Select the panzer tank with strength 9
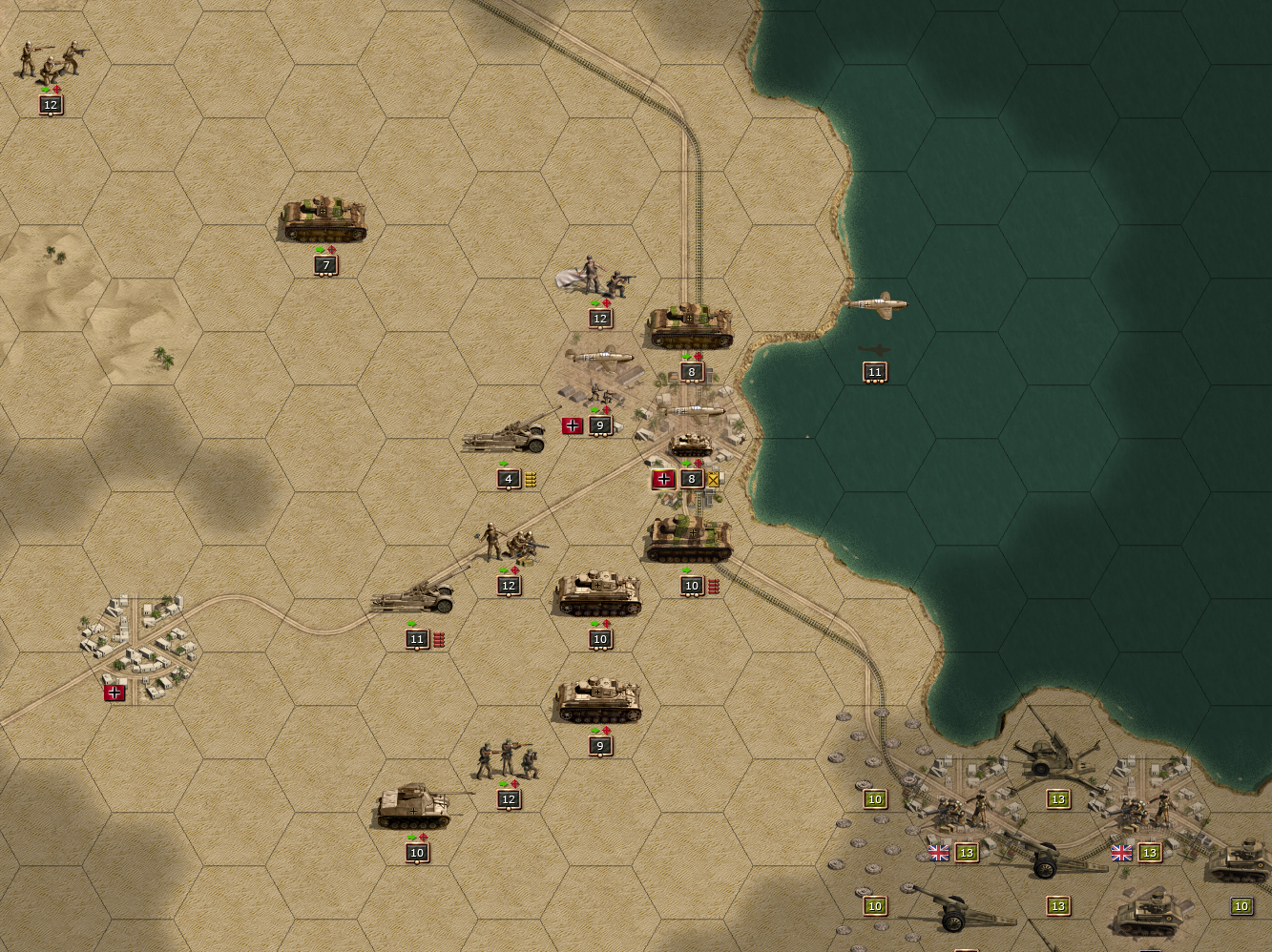Viewport: 1272px width, 952px height. pos(598,700)
